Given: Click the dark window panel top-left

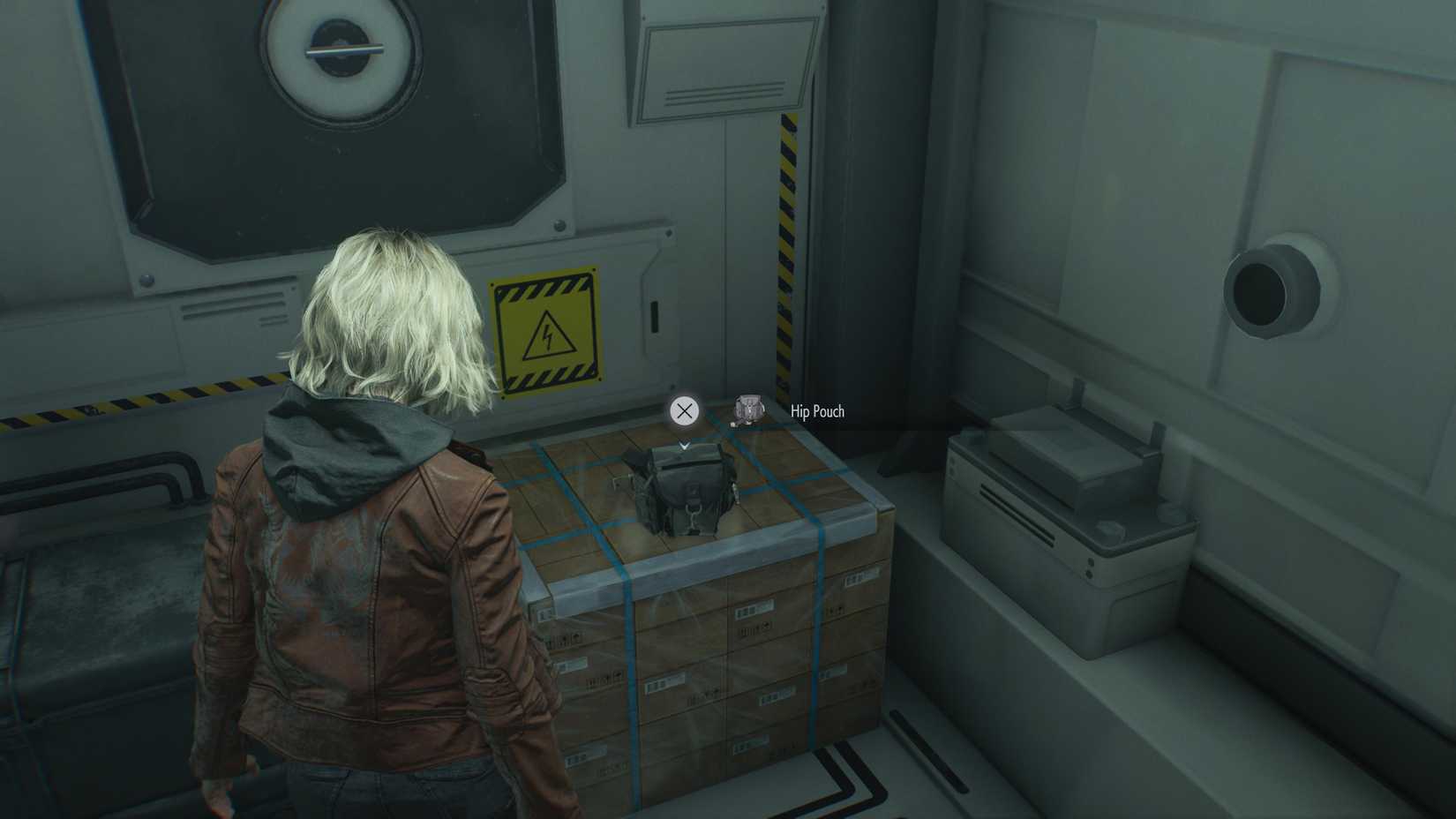Looking at the screenshot, I should [203, 132].
